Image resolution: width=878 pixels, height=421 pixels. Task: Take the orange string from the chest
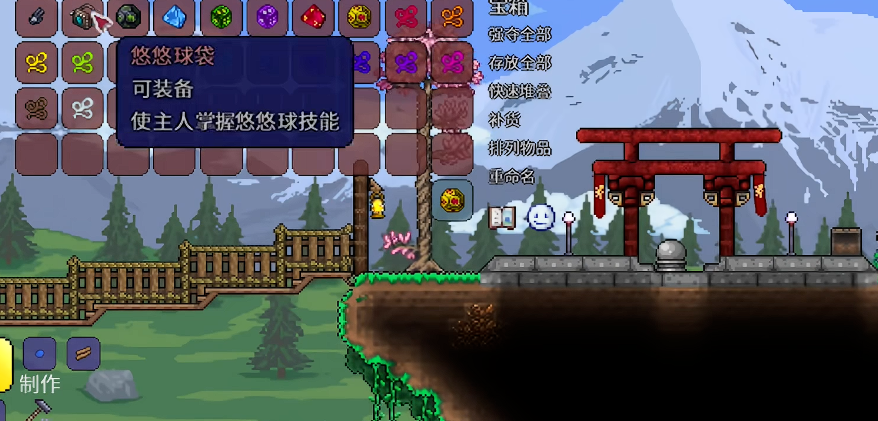[451, 16]
